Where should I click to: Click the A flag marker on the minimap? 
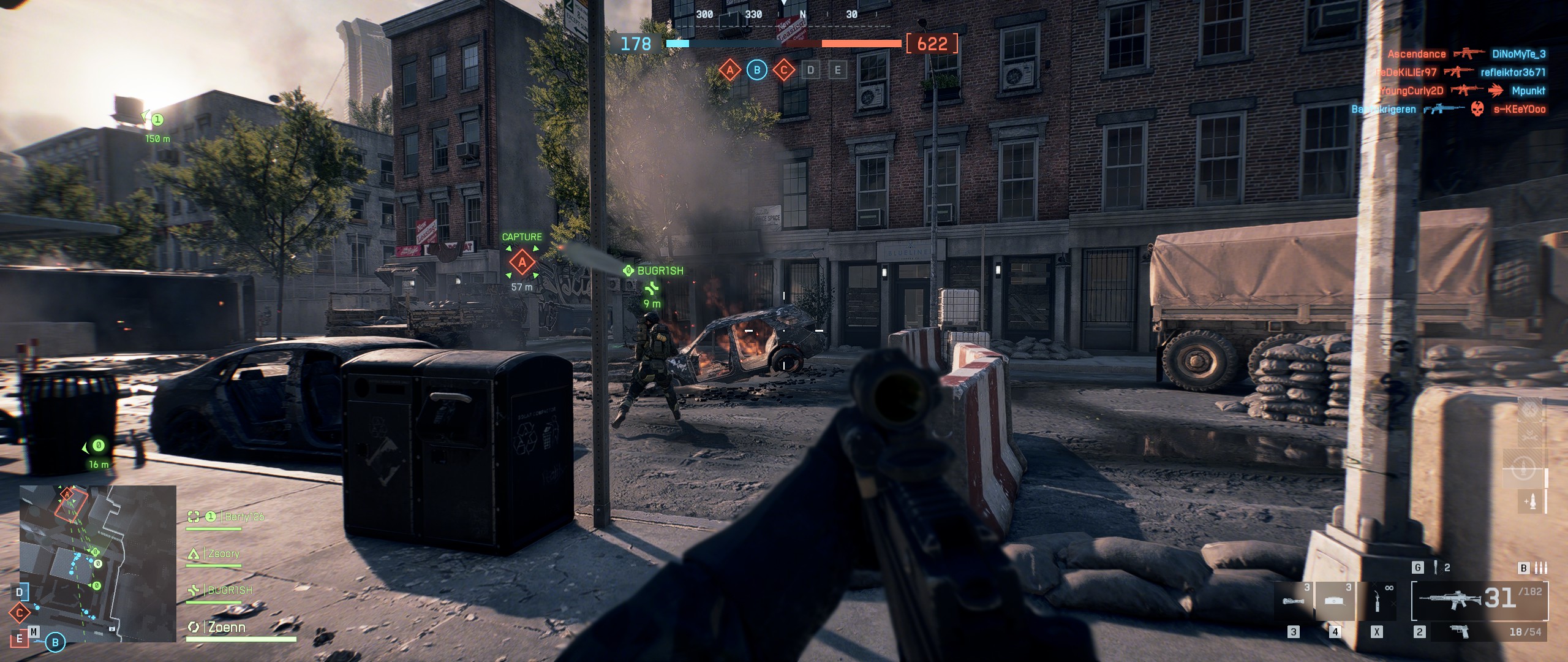[x=67, y=494]
